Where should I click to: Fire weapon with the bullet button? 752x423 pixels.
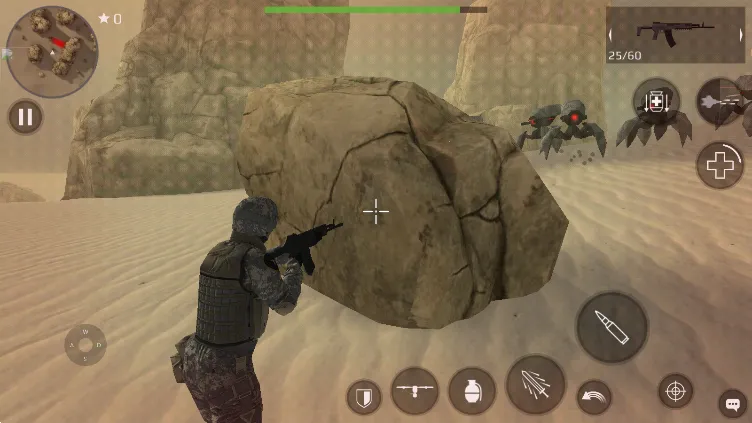click(x=611, y=327)
